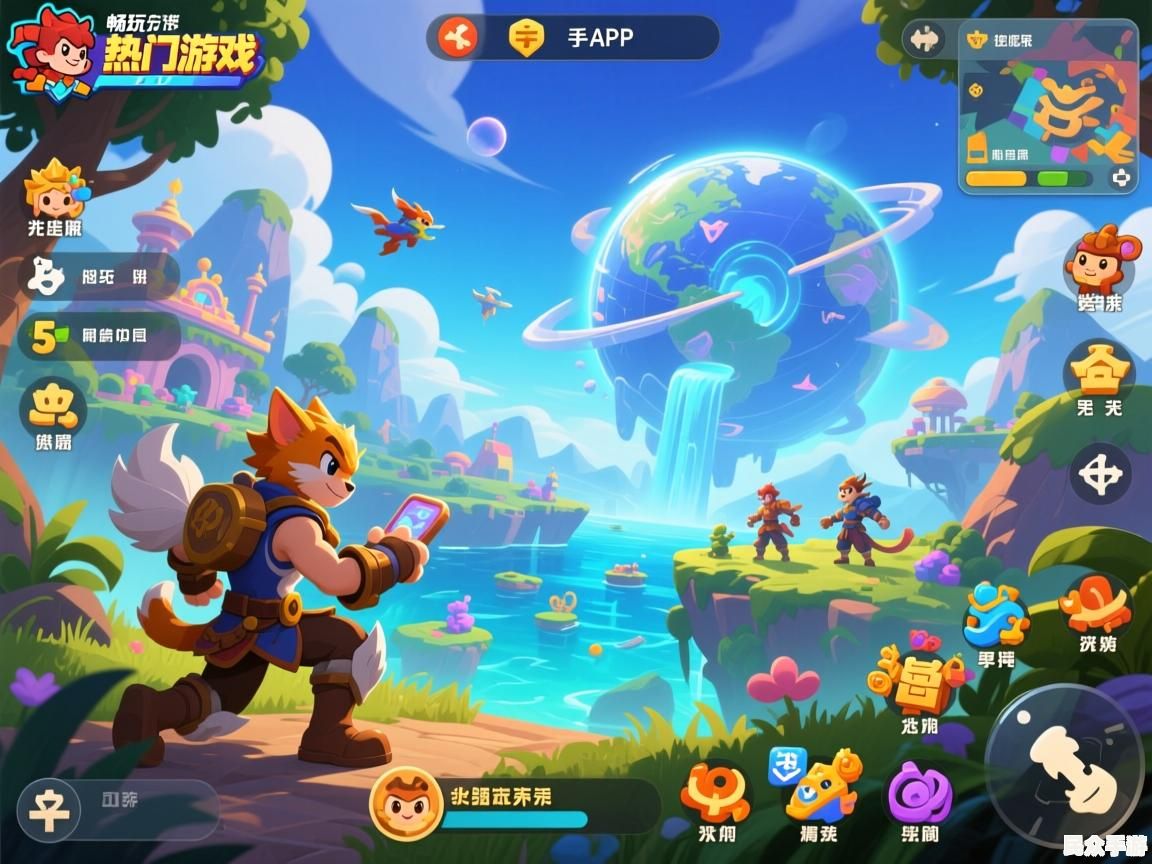The height and width of the screenshot is (864, 1152).
Task: Open the golden pagoda house icon
Action: point(1098,372)
